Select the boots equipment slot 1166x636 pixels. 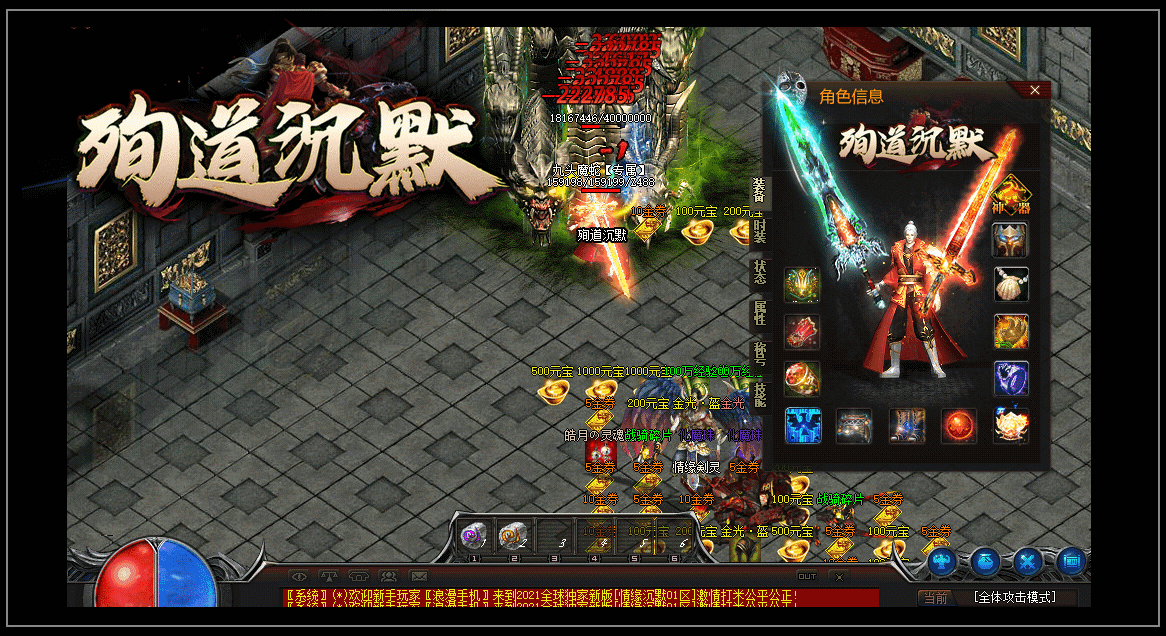click(x=907, y=425)
